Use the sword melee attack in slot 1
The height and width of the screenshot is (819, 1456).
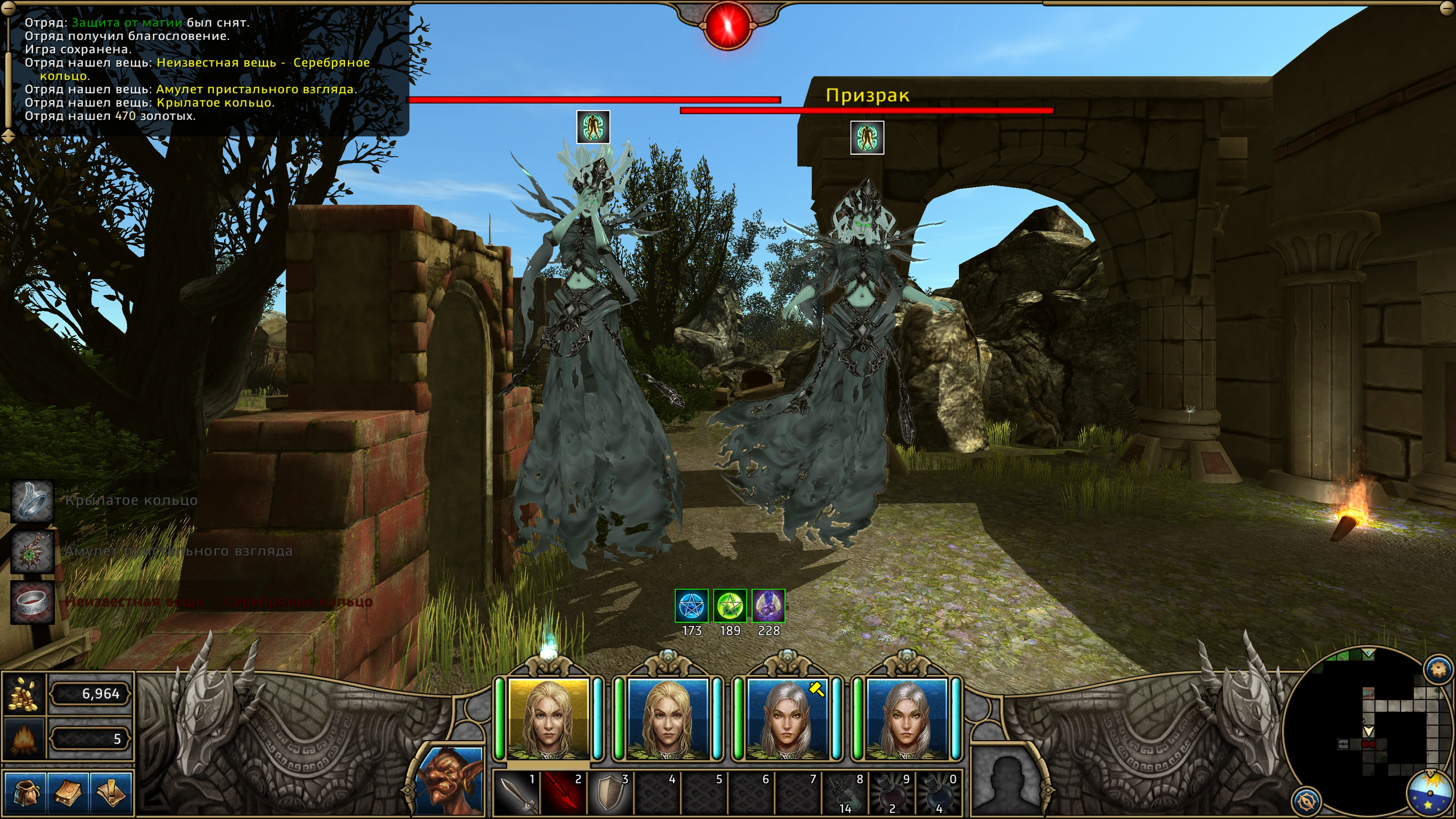tap(517, 793)
